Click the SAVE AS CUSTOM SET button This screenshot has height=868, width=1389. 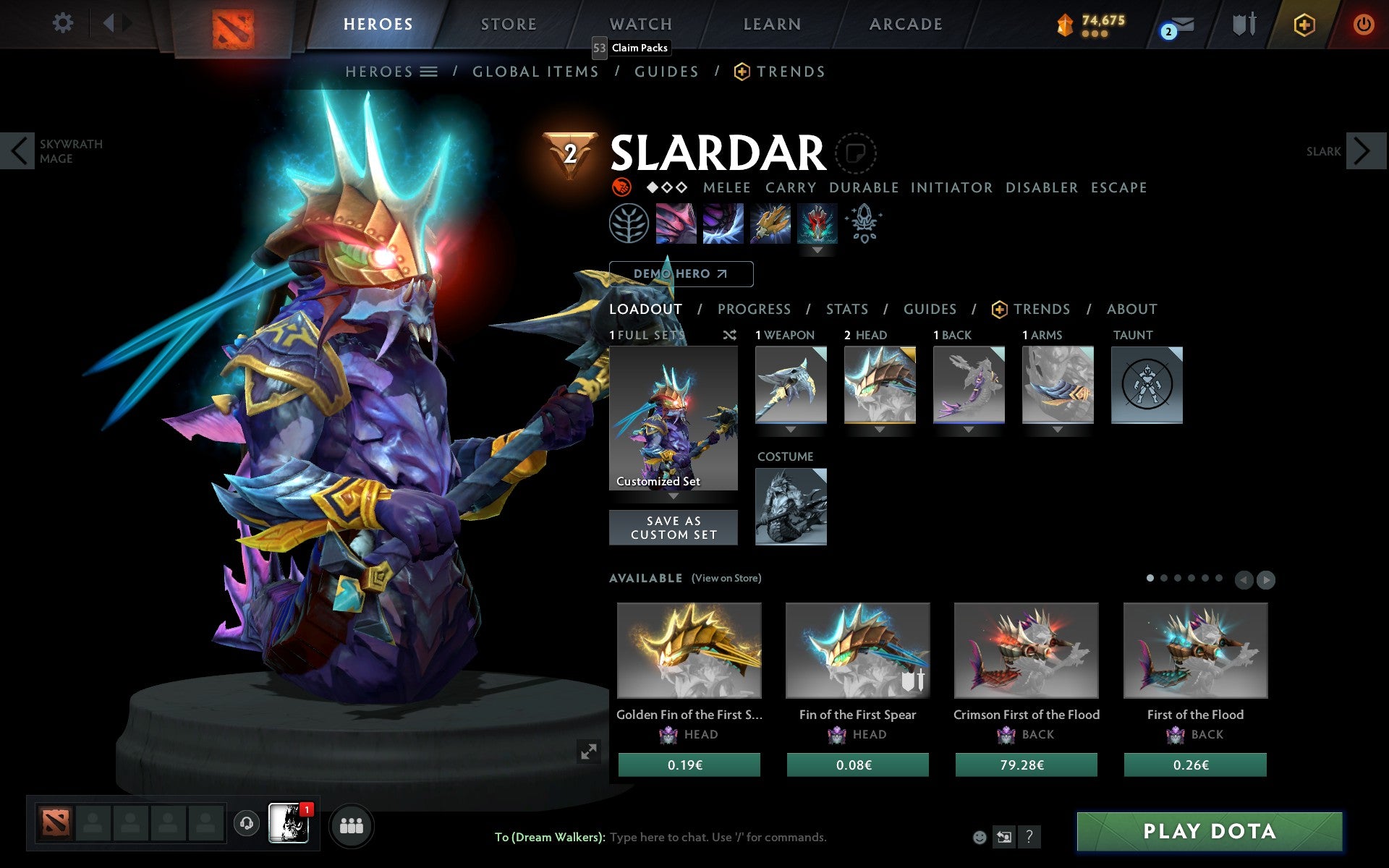[x=673, y=527]
